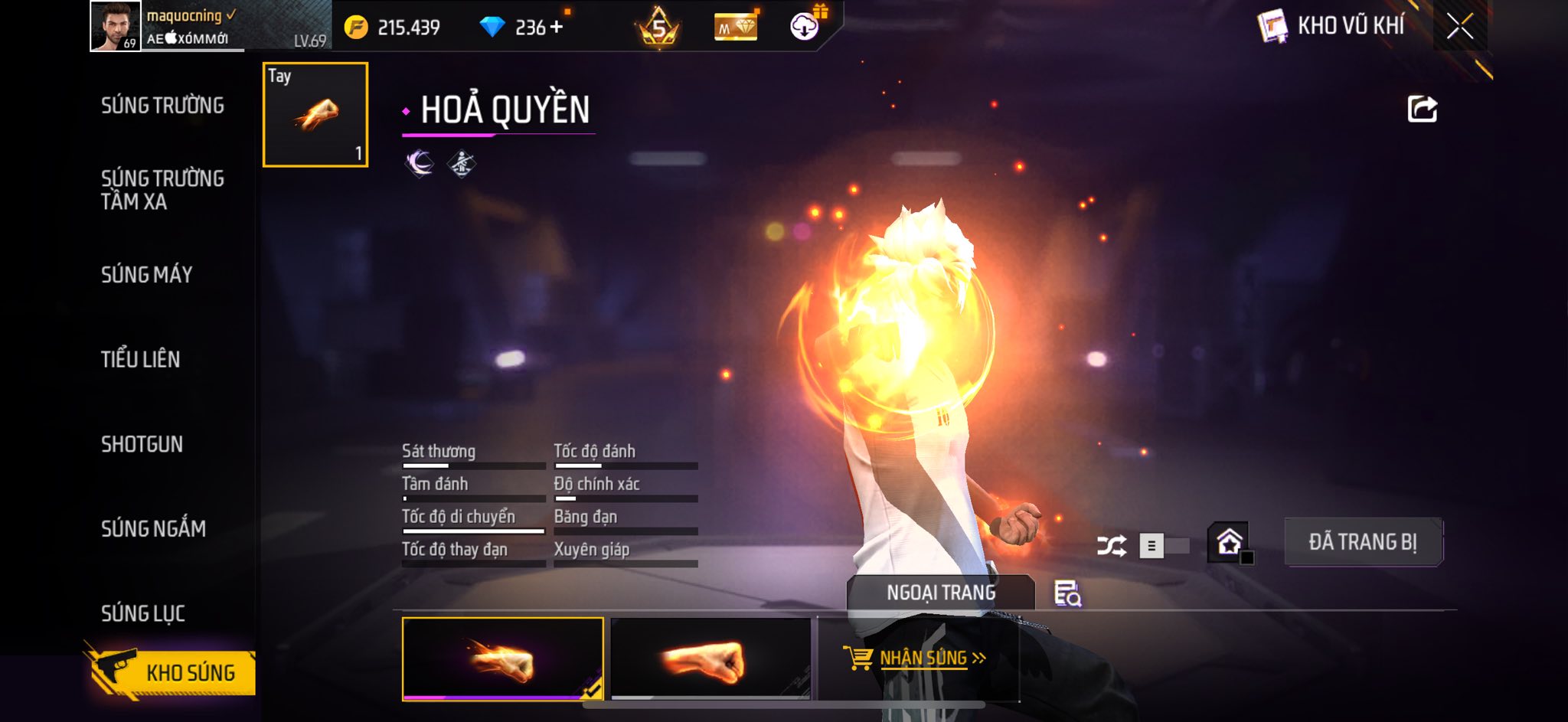
Task: Select the Súng Lục category
Action: click(143, 613)
